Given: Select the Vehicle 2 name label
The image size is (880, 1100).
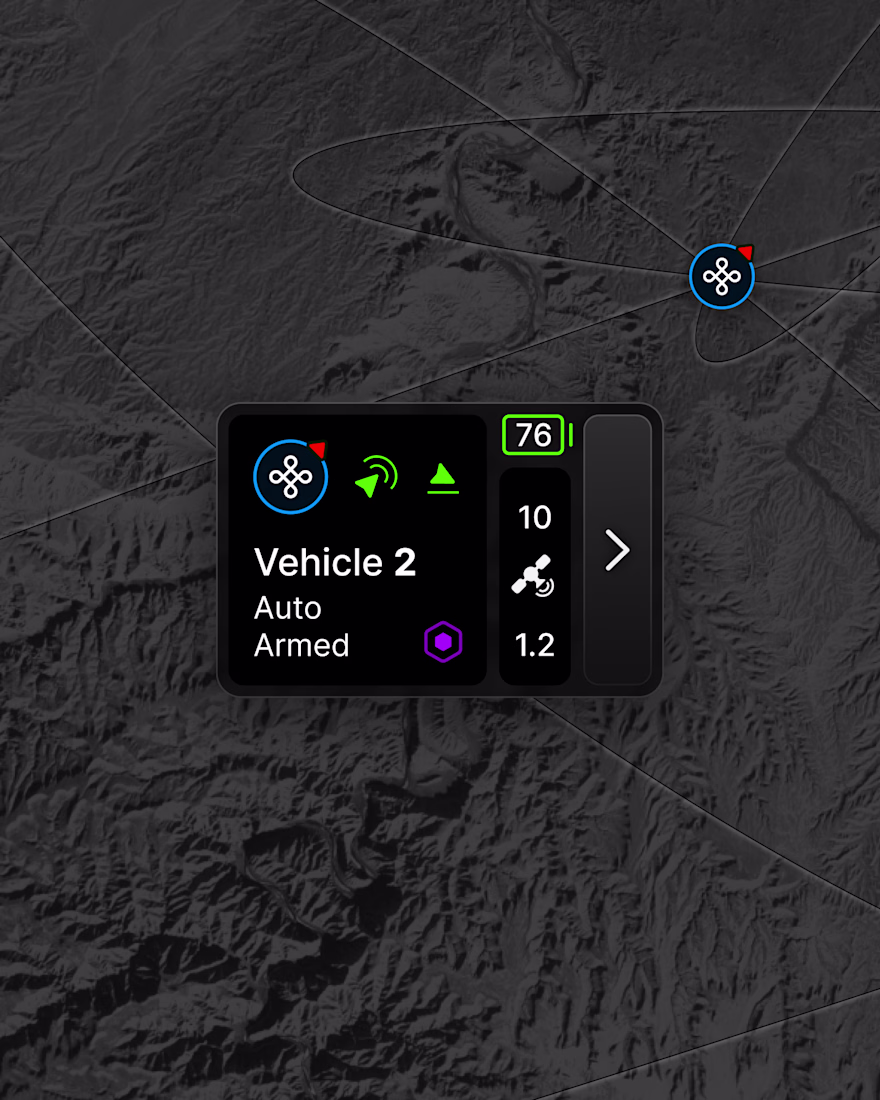Looking at the screenshot, I should pyautogui.click(x=335, y=563).
